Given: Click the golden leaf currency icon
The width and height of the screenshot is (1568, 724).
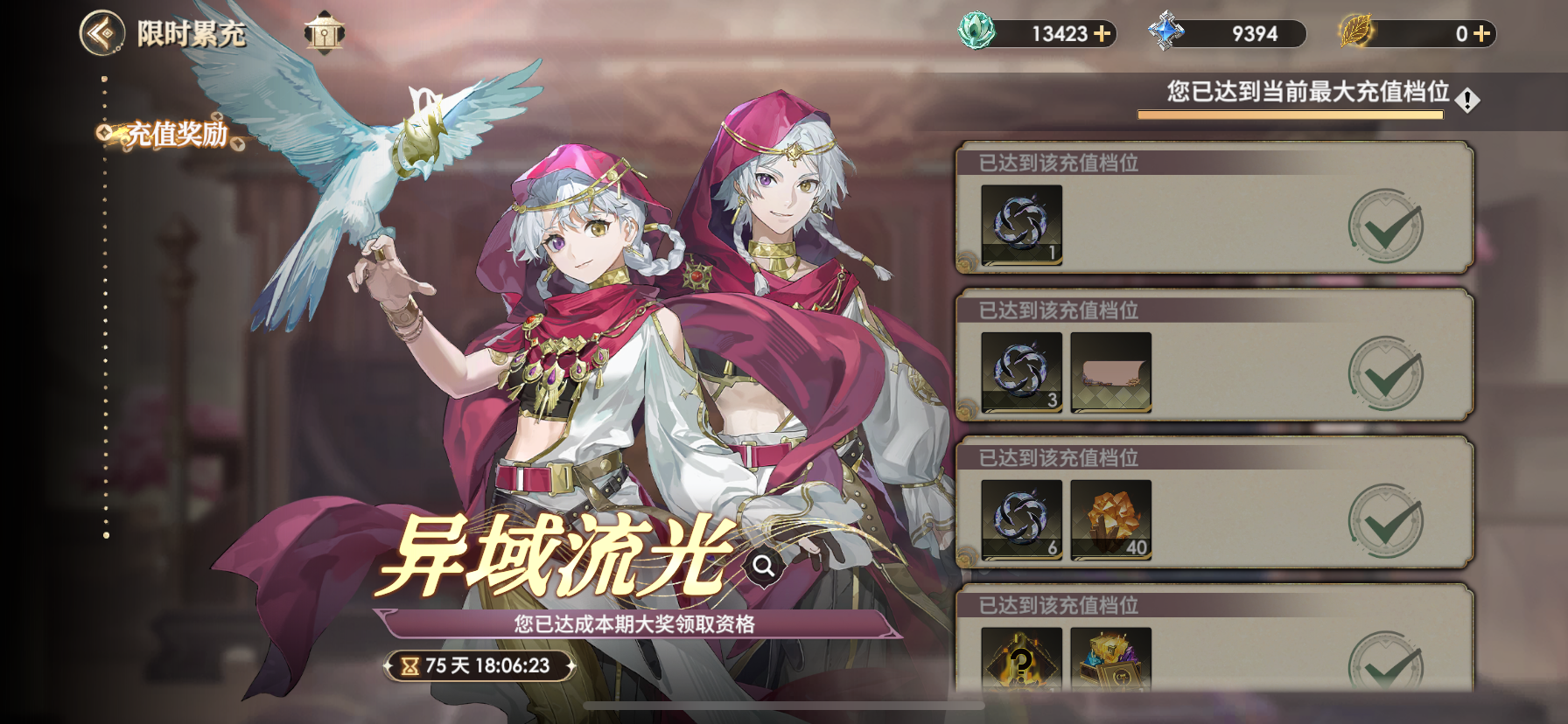Looking at the screenshot, I should (1354, 33).
